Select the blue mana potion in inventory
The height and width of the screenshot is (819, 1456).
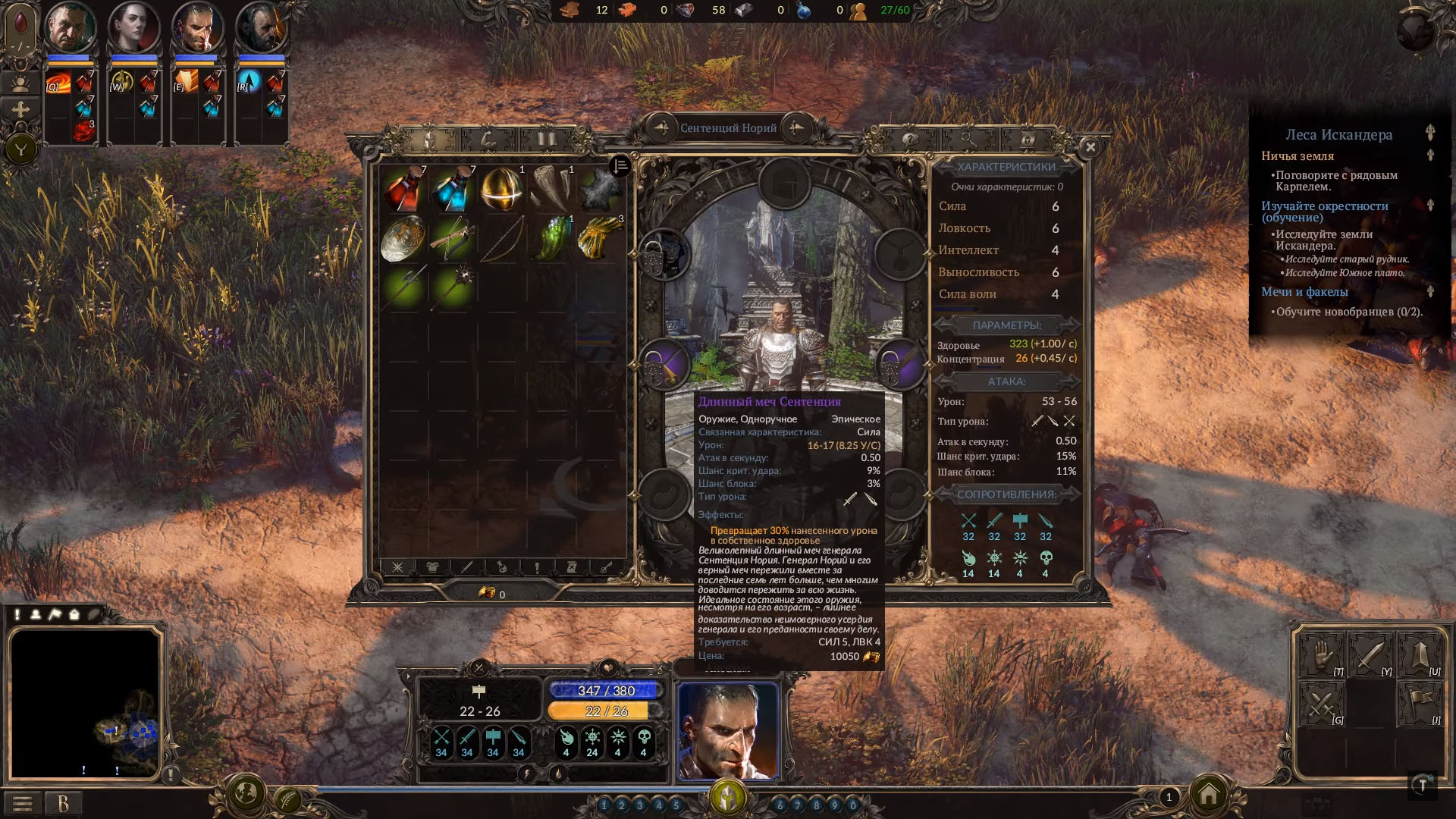tap(453, 190)
